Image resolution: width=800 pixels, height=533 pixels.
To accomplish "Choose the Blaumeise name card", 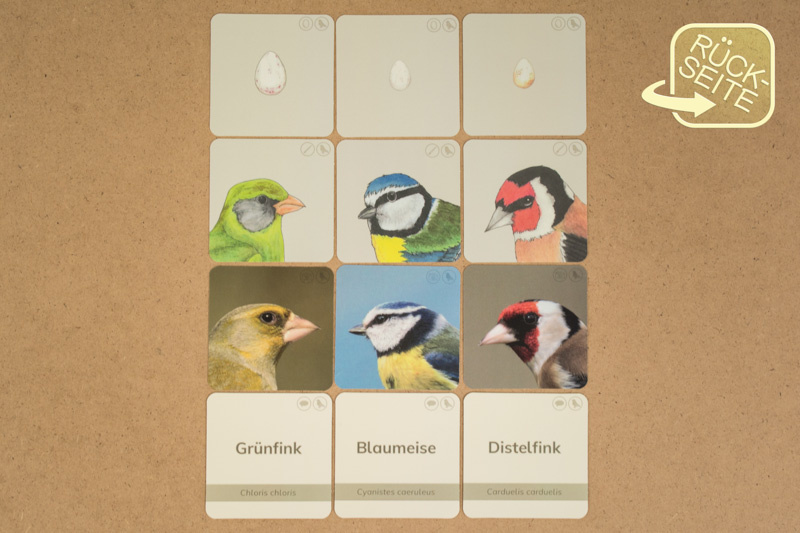I will [397, 455].
